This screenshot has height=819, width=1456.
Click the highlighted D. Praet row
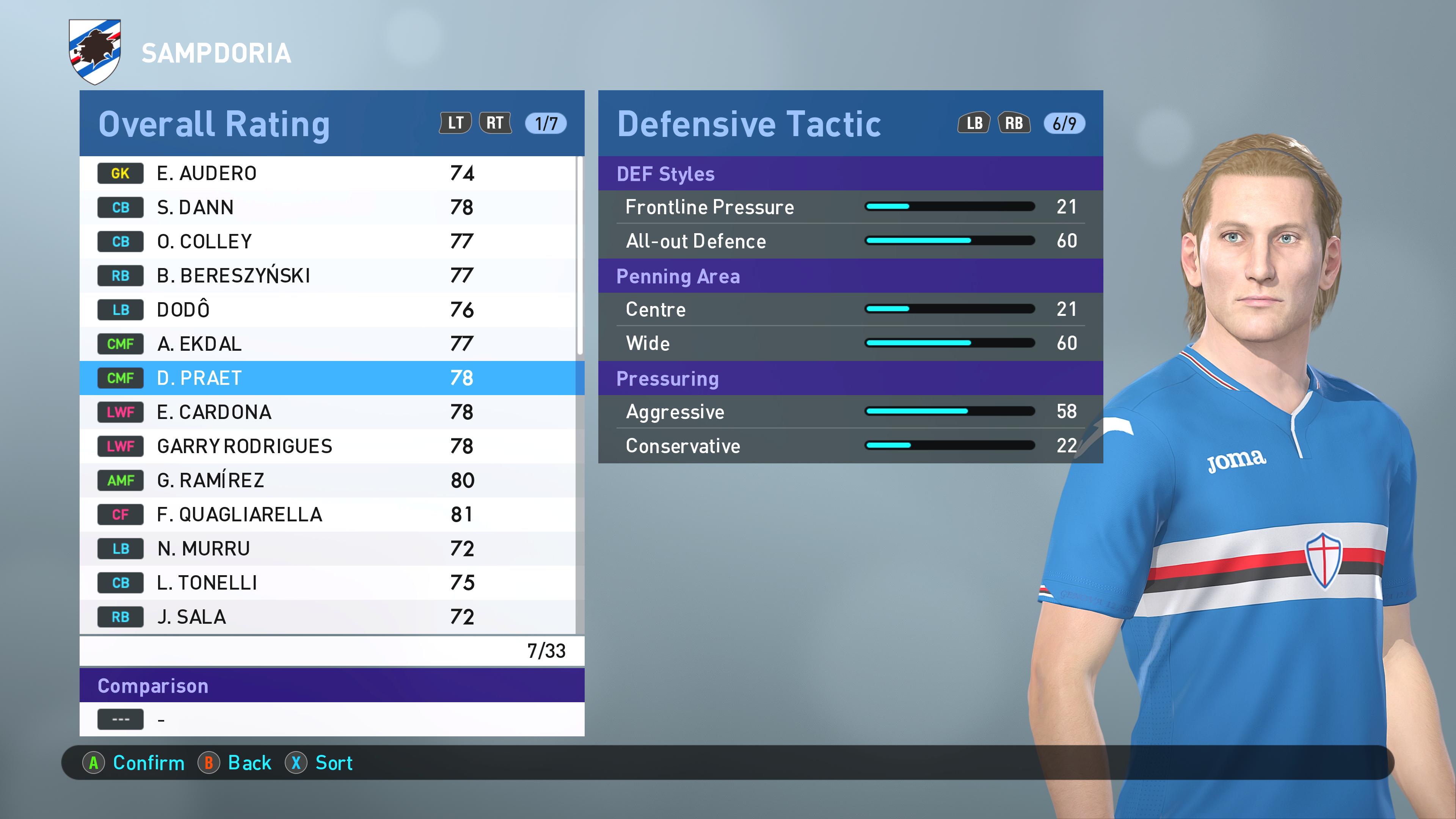tap(328, 378)
